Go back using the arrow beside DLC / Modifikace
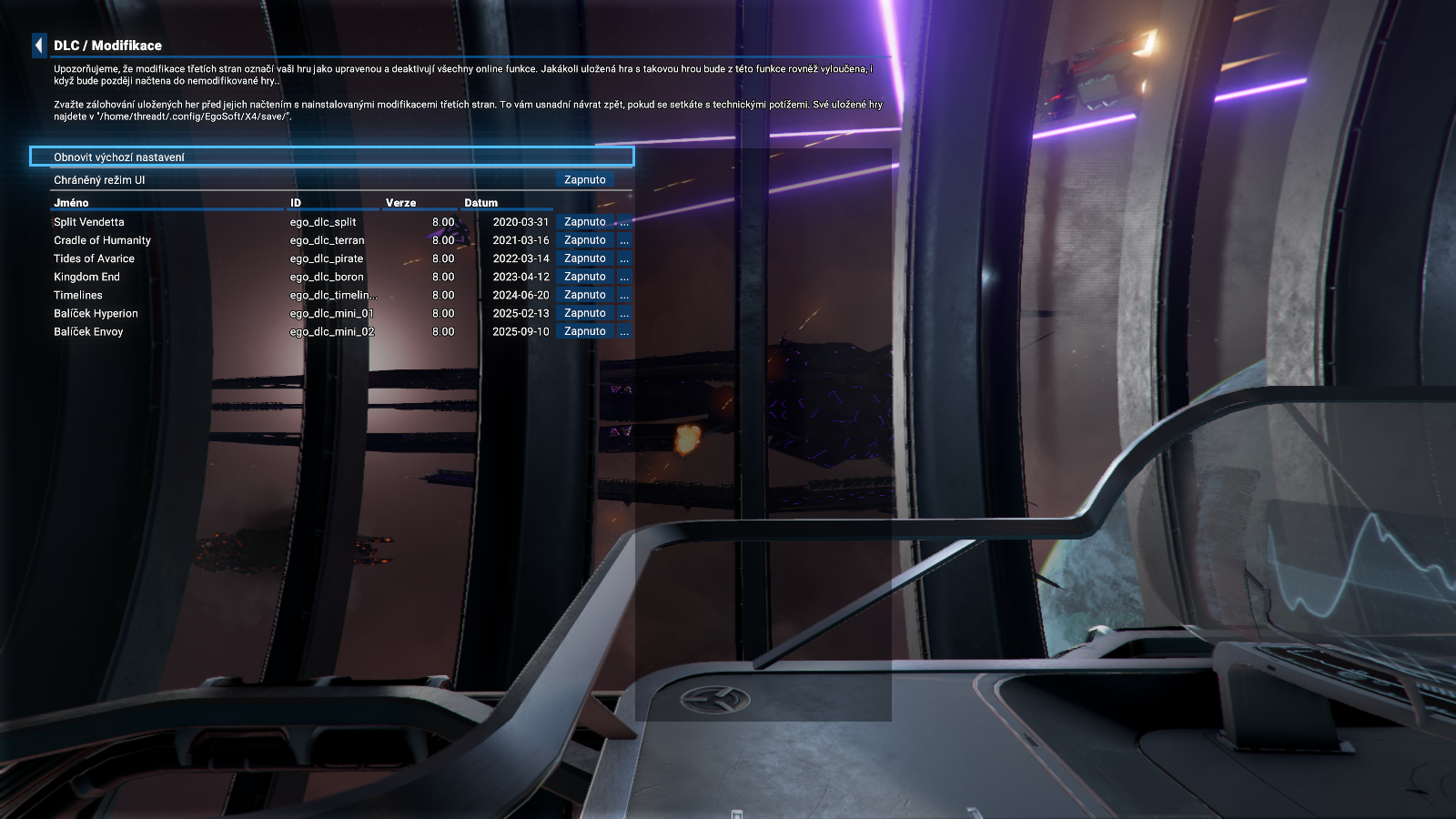The width and height of the screenshot is (1456, 819). click(x=38, y=45)
